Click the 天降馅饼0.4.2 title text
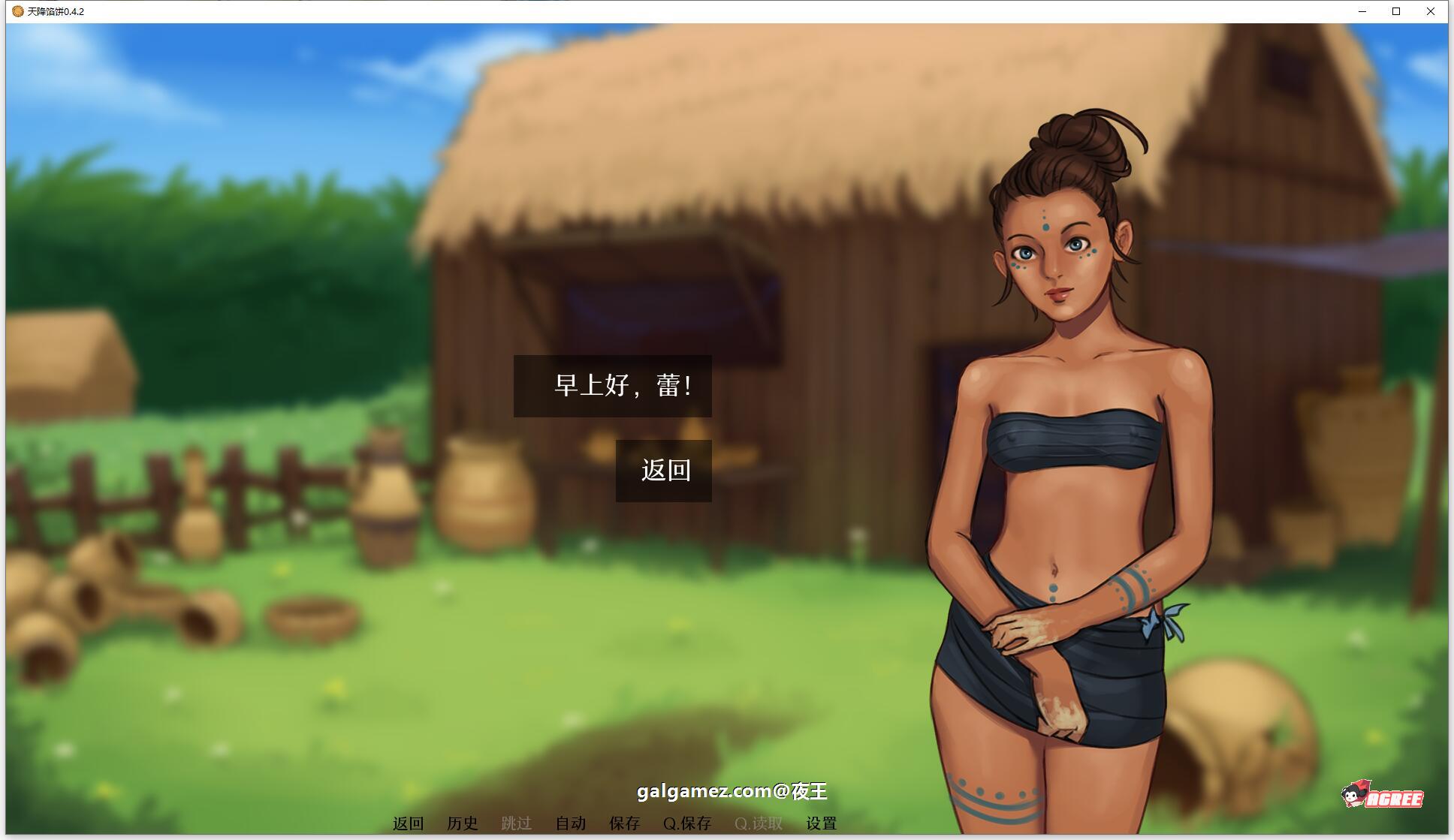 click(x=56, y=11)
